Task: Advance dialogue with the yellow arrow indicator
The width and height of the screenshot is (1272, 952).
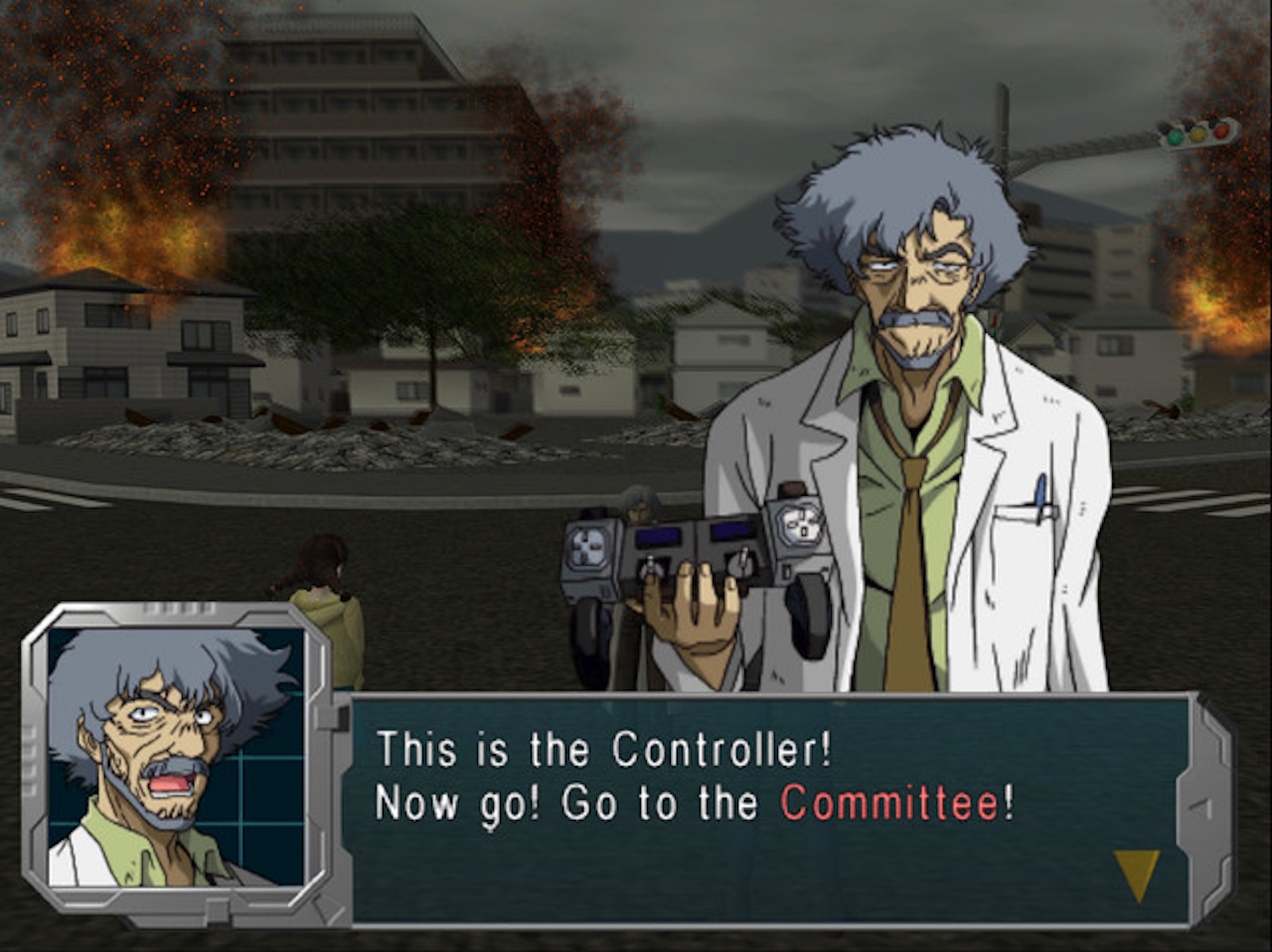Action: tap(1136, 872)
